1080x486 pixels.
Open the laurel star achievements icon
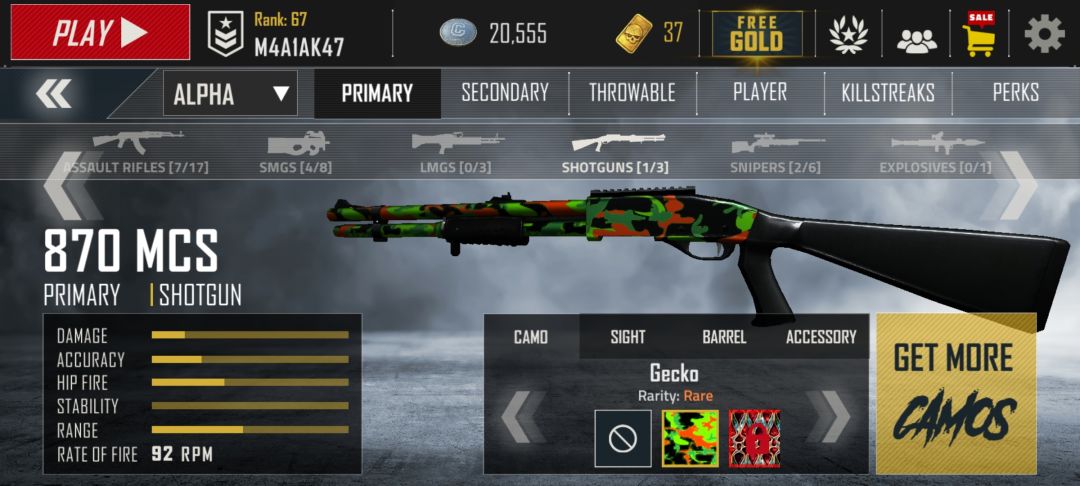[x=848, y=35]
